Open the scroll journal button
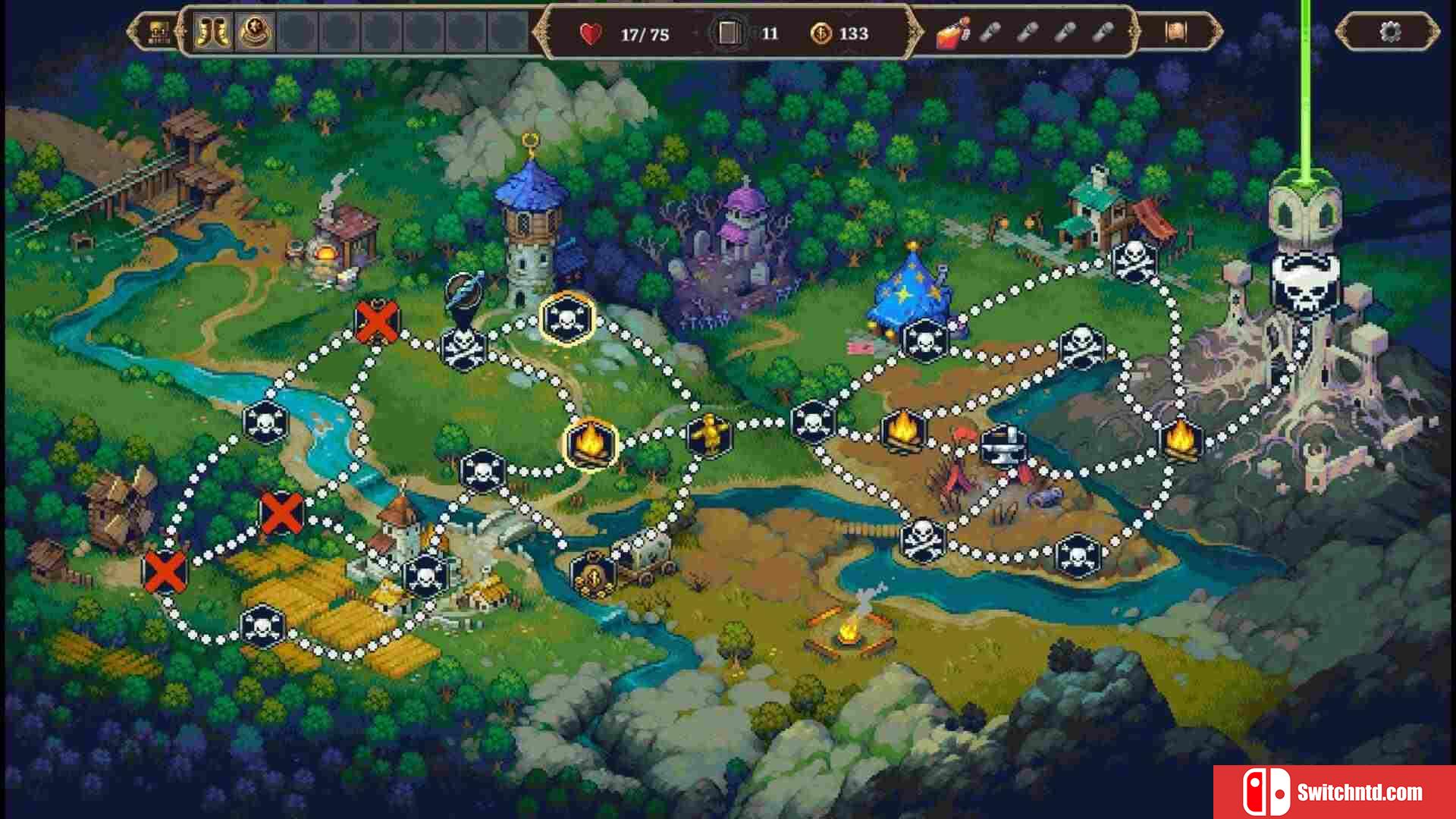Screen dimensions: 1456x819 click(x=1175, y=33)
